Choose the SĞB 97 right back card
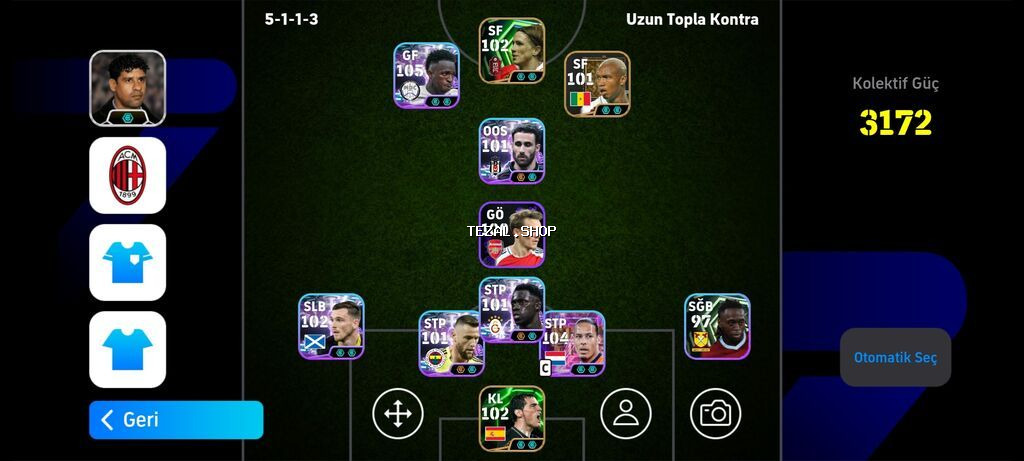 [717, 326]
